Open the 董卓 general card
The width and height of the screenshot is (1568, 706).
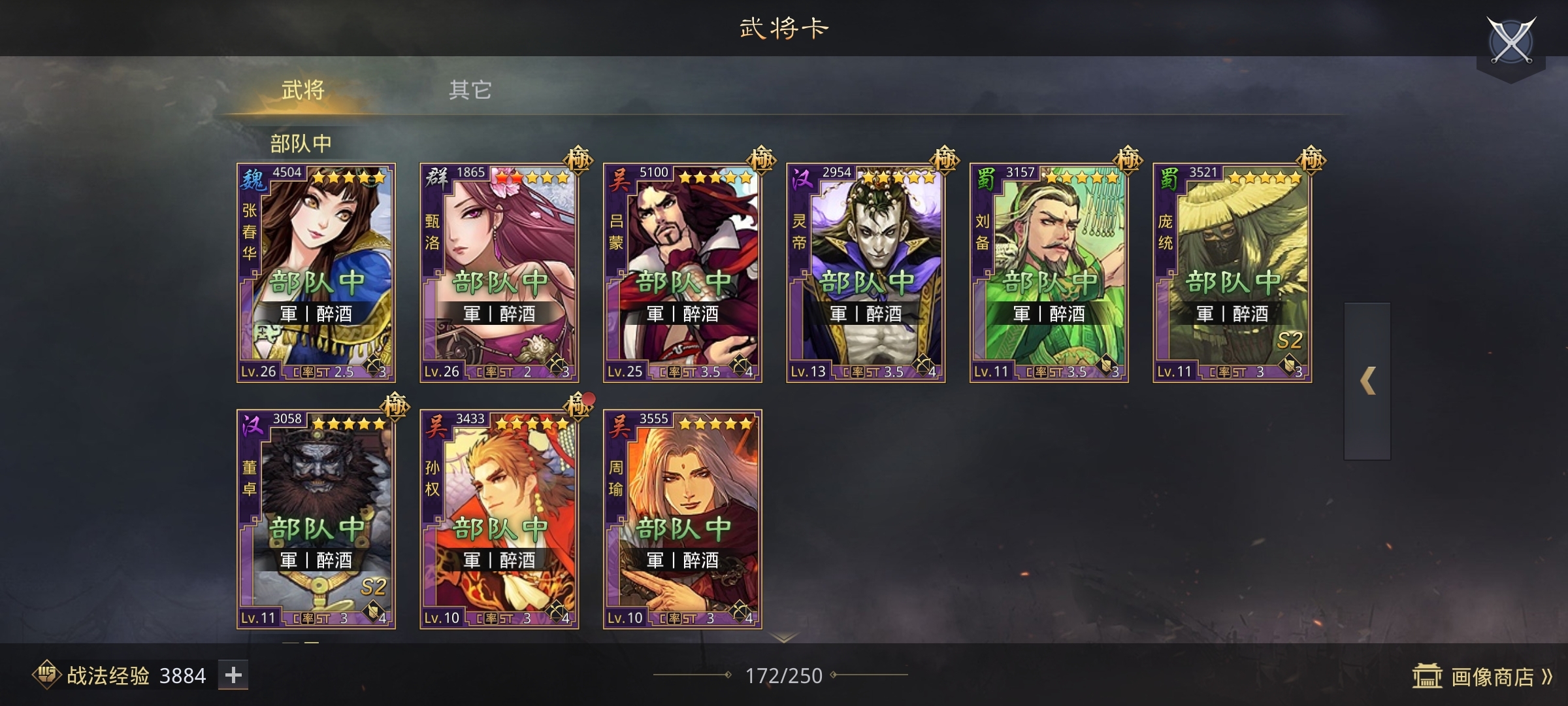[x=316, y=519]
